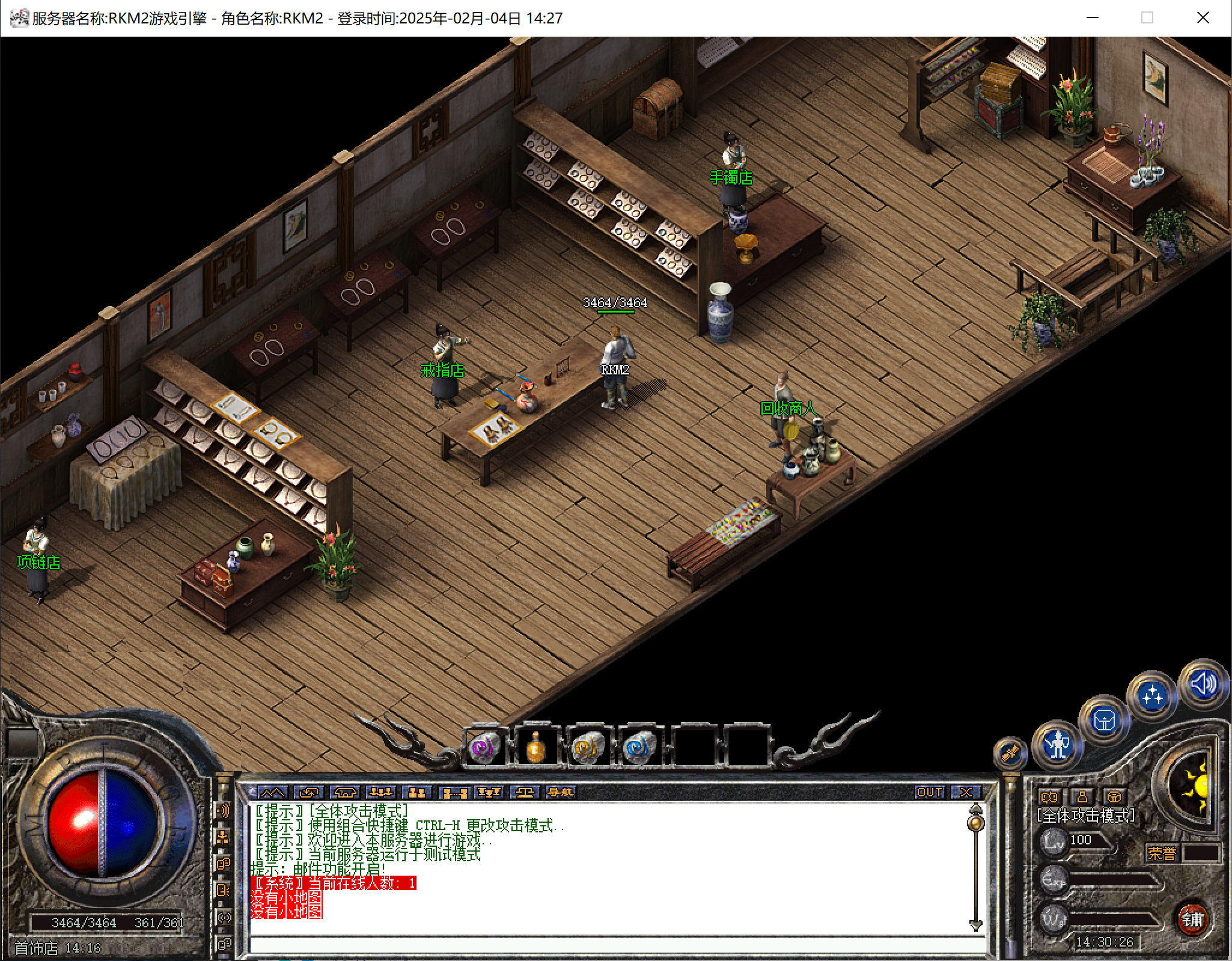The width and height of the screenshot is (1232, 961).
Task: Open the character status round button
Action: point(1057,745)
